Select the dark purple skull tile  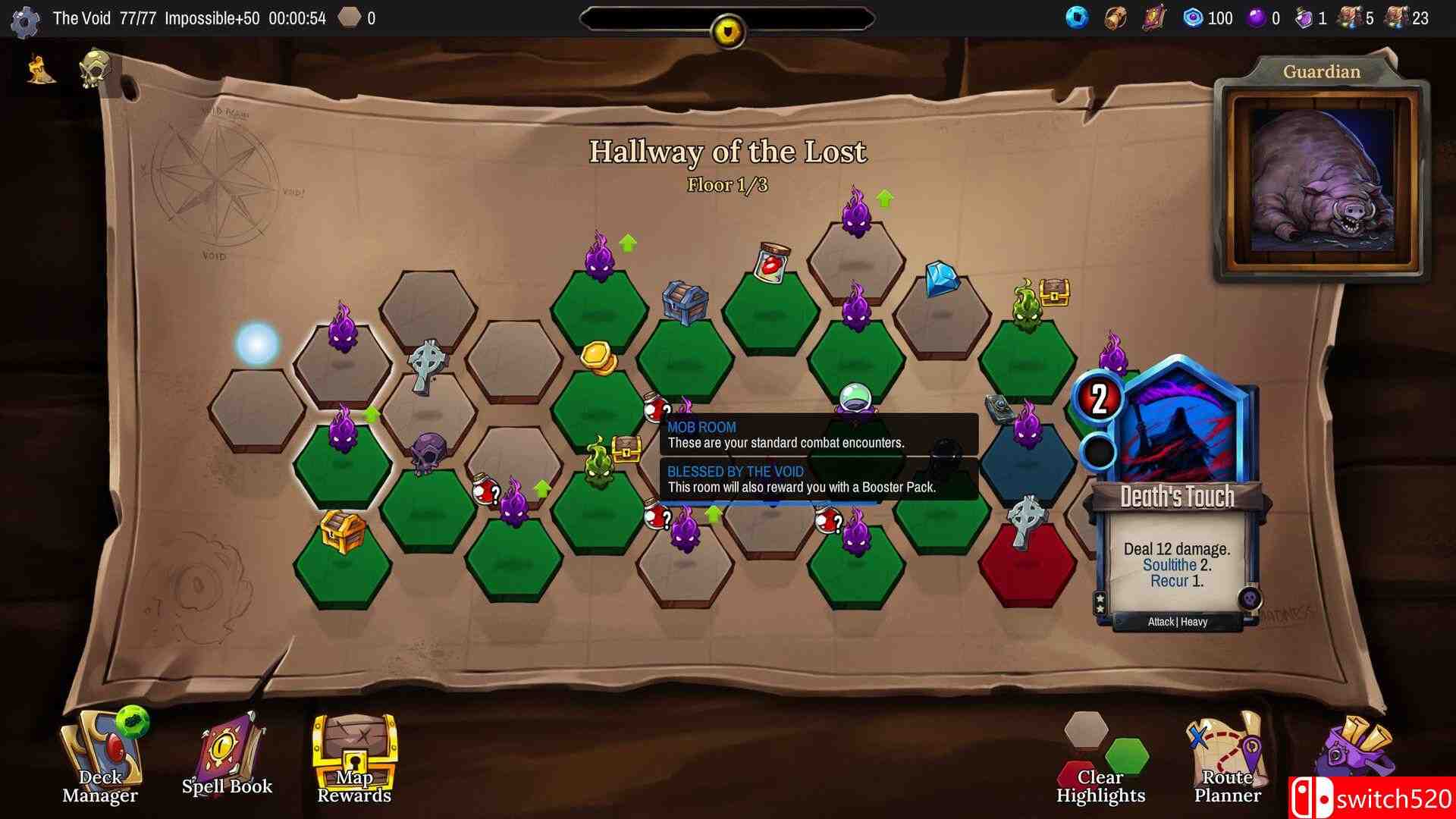coord(429,453)
